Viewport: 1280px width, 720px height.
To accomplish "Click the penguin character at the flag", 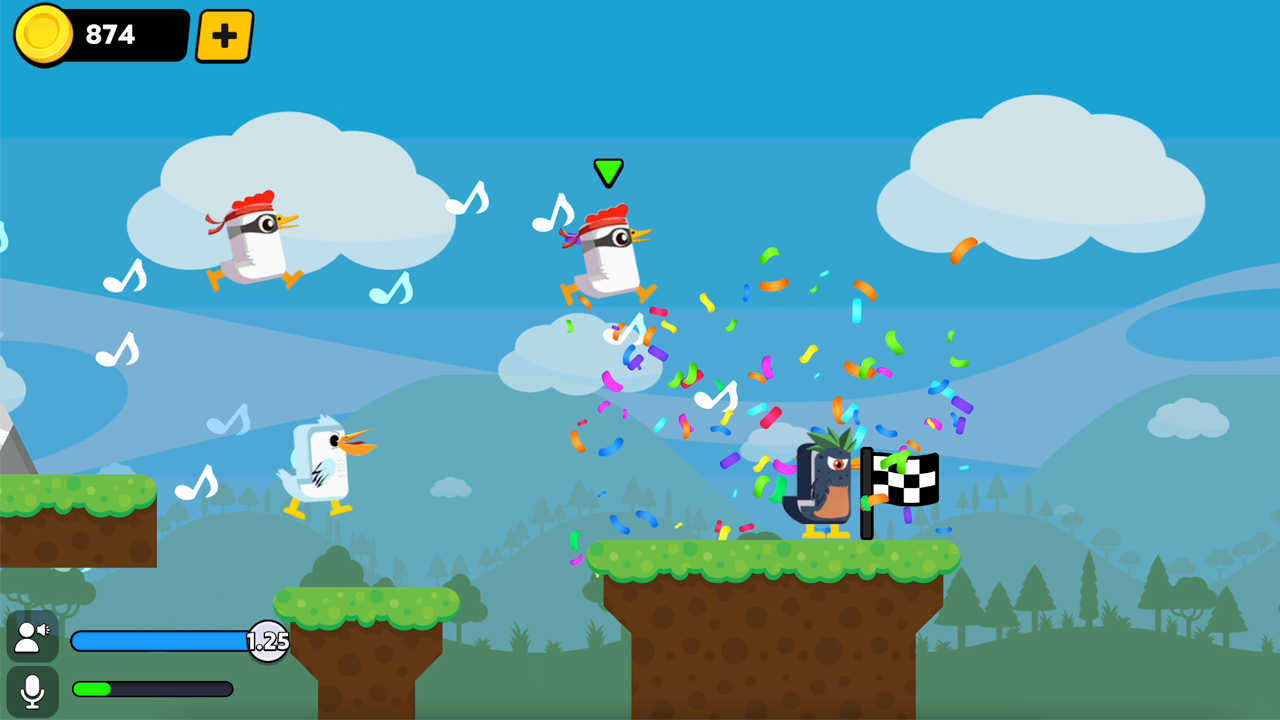I will [x=822, y=487].
